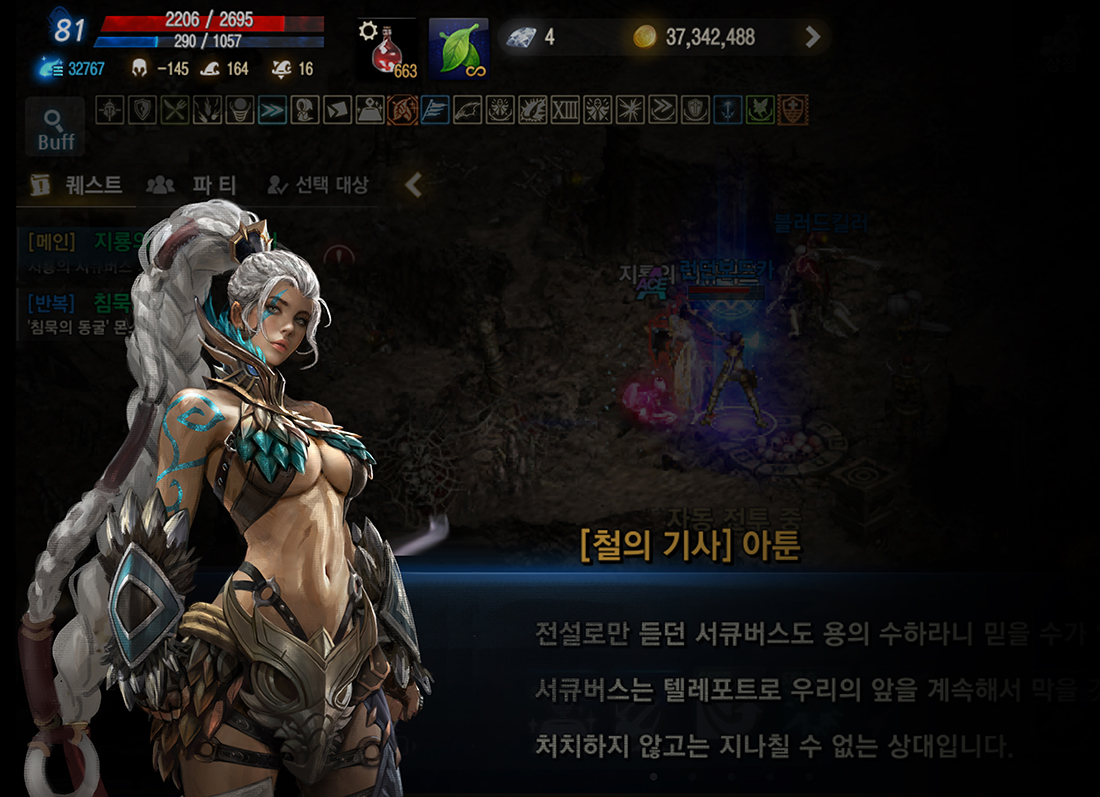
Task: Open the Buff search button
Action: [x=55, y=127]
